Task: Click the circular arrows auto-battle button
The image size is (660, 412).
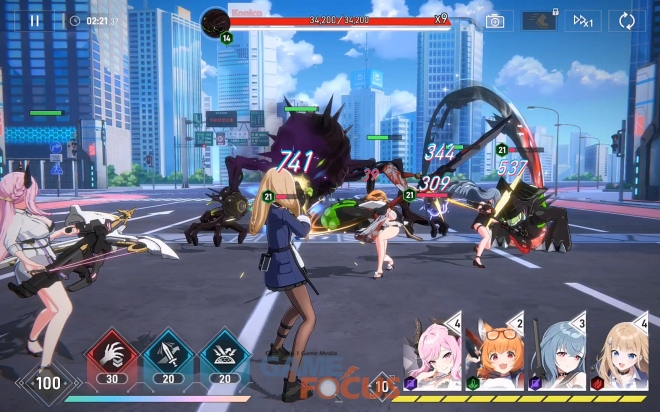Action: [x=627, y=20]
